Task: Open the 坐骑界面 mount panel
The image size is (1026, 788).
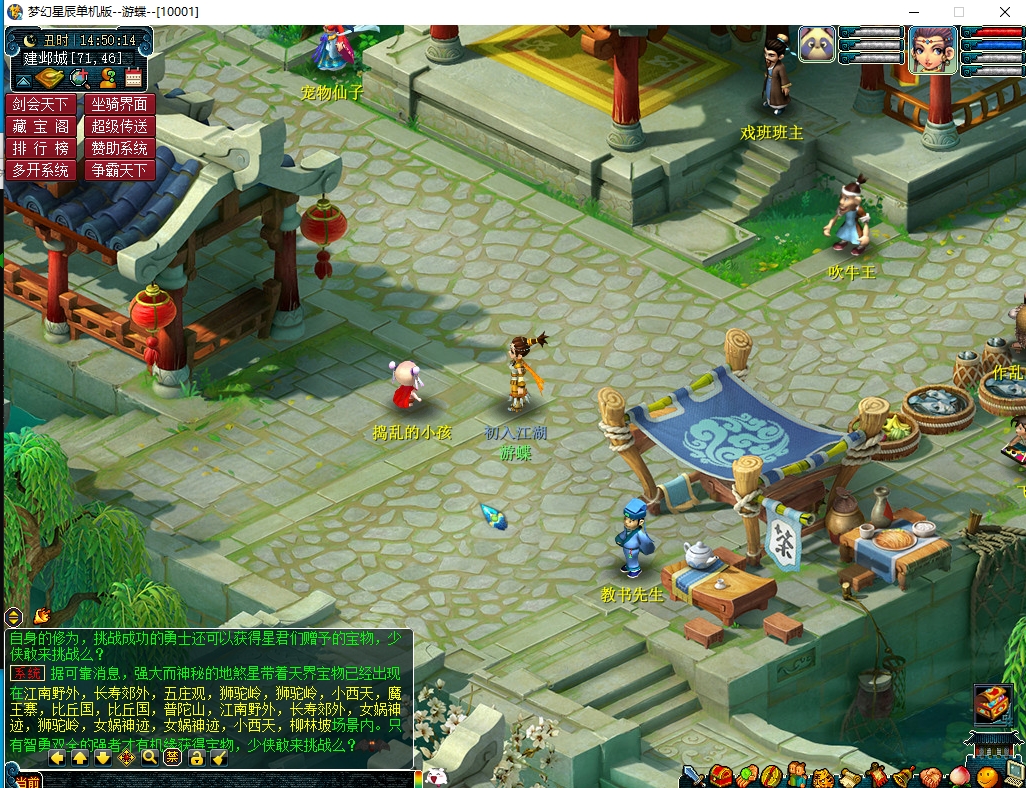Action: [119, 104]
